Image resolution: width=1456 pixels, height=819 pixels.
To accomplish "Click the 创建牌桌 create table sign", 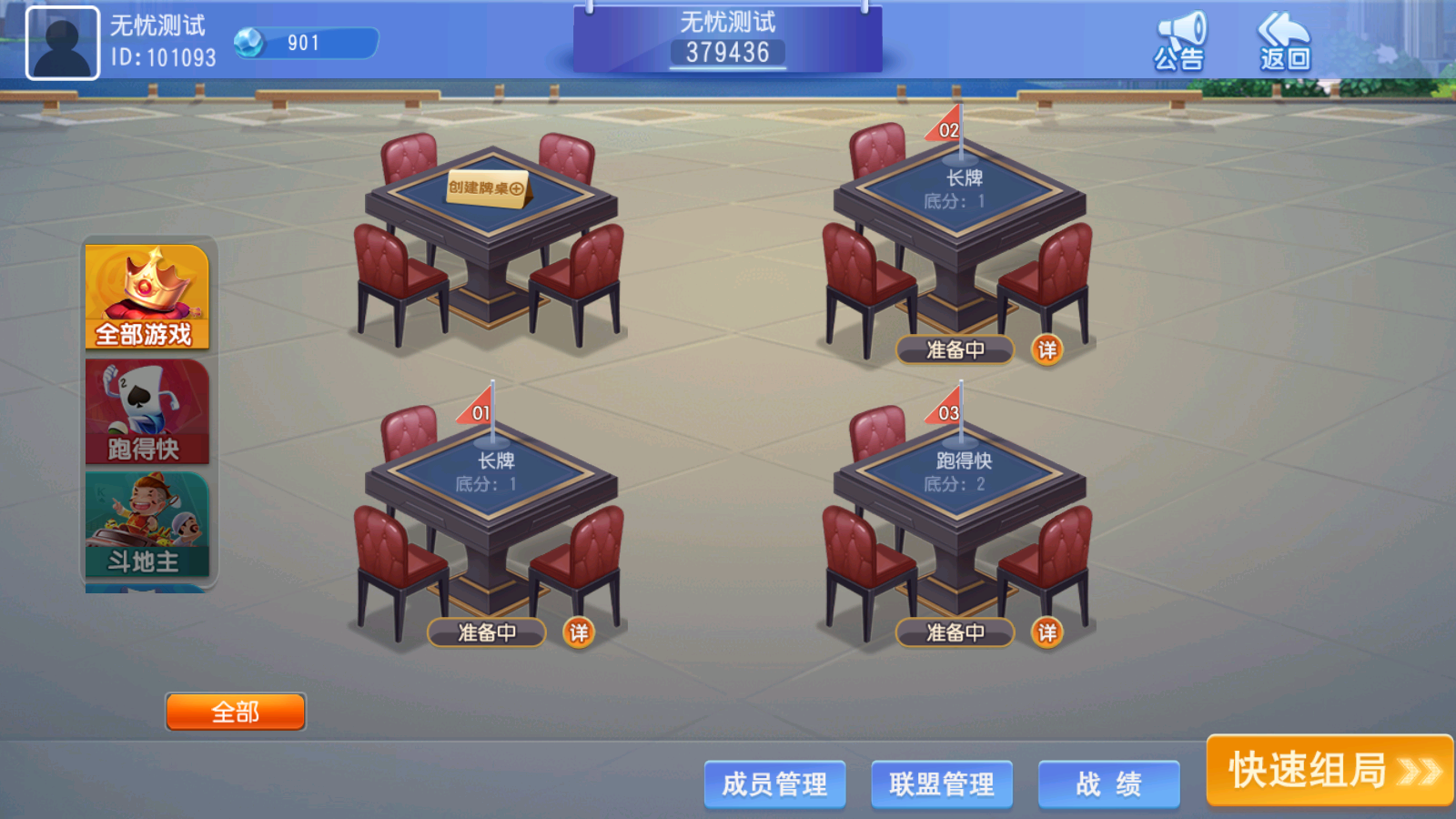I will point(485,188).
